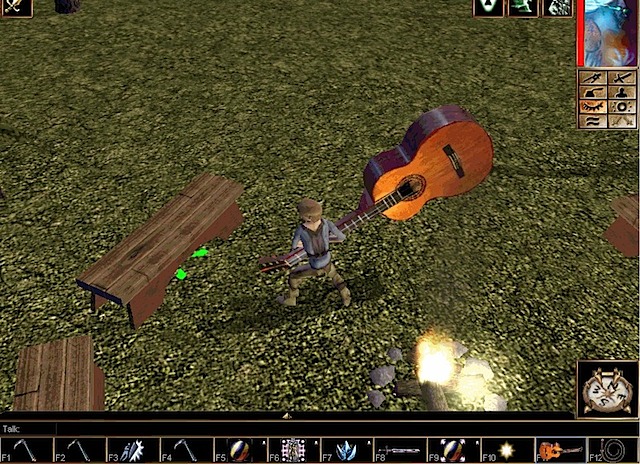Activate the glowing light spell in F10
Screen dimensions: 640x464
click(507, 450)
